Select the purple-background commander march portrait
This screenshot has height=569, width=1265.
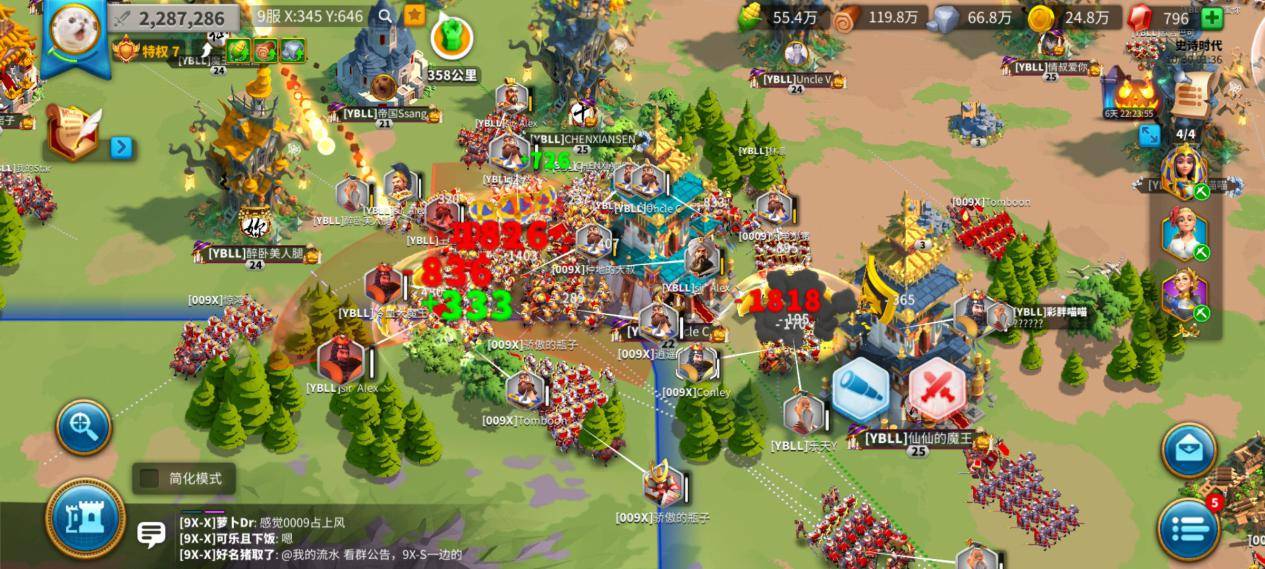pyautogui.click(x=1184, y=297)
